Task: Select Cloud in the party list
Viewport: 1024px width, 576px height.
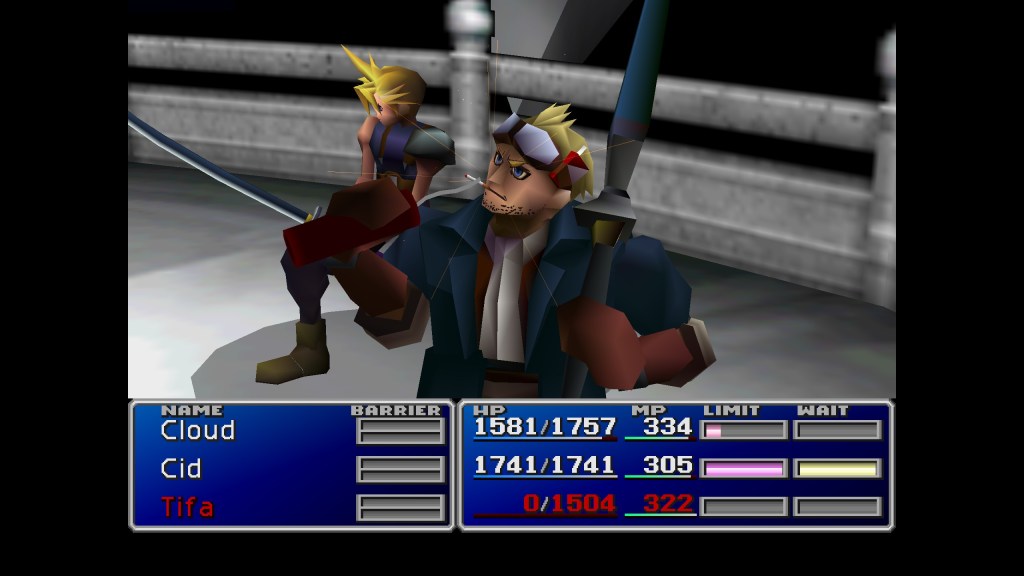Action: pyautogui.click(x=197, y=431)
